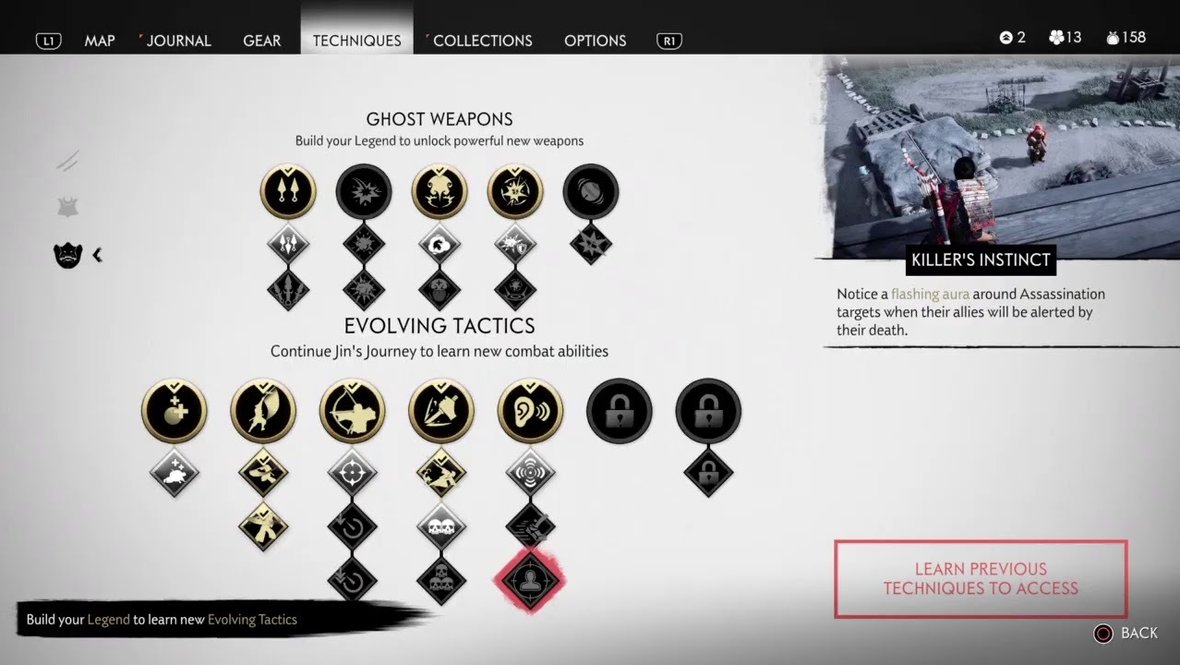Select the Techniques tab
Screen dimensions: 1180x665
pos(357,41)
